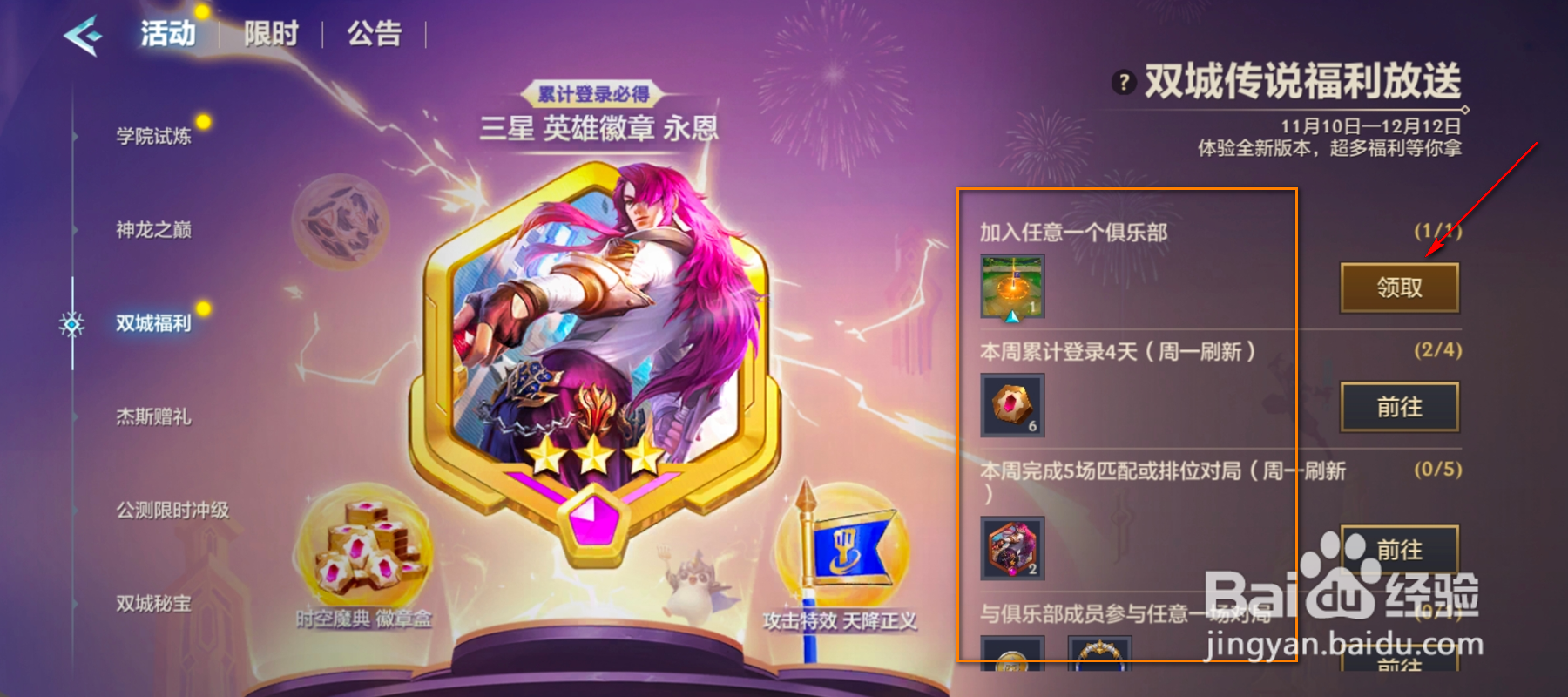Click the 前往 button for the match task
The width and height of the screenshot is (1568, 697).
tap(1398, 551)
